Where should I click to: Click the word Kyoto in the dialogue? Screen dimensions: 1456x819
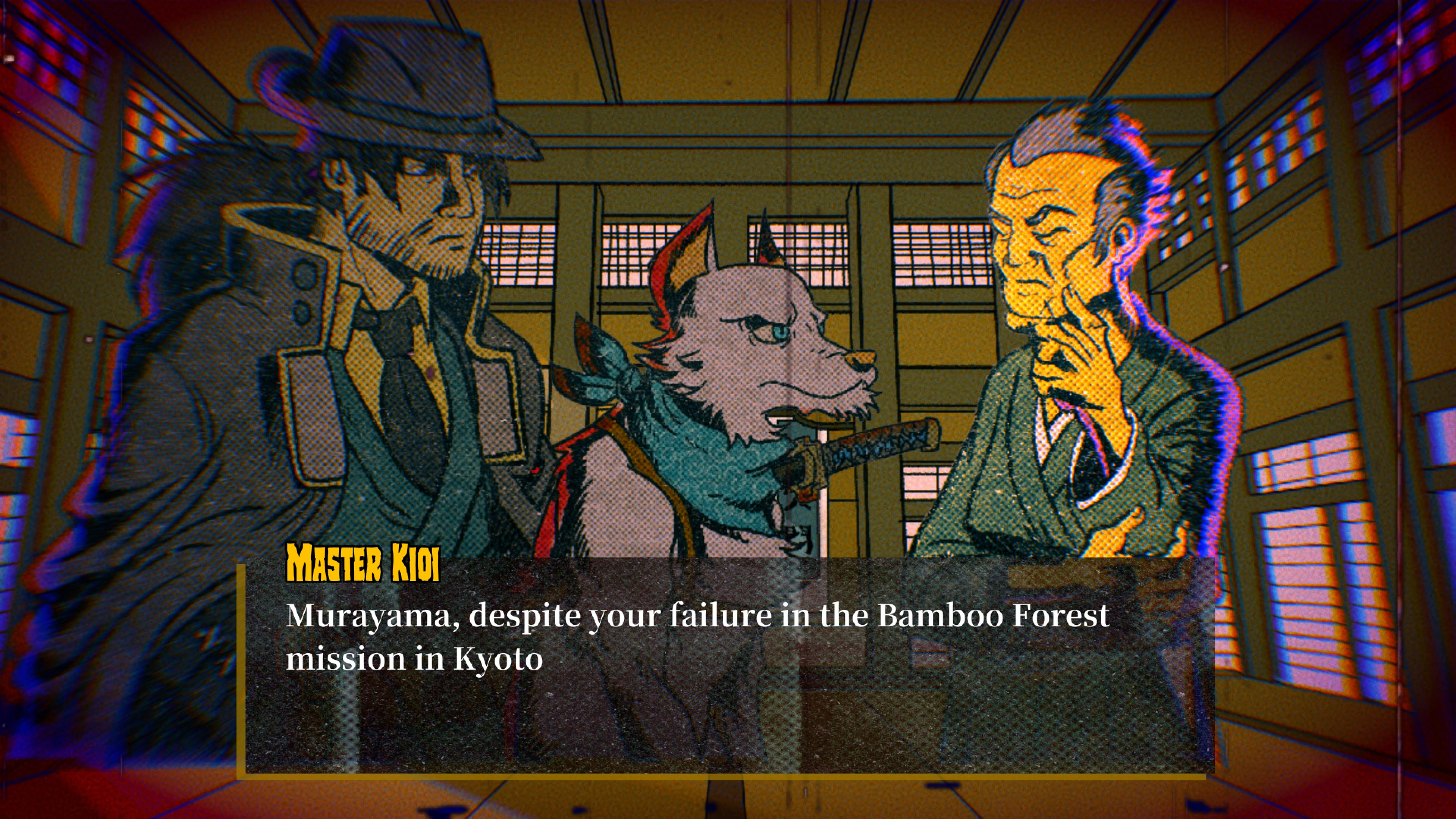497,659
